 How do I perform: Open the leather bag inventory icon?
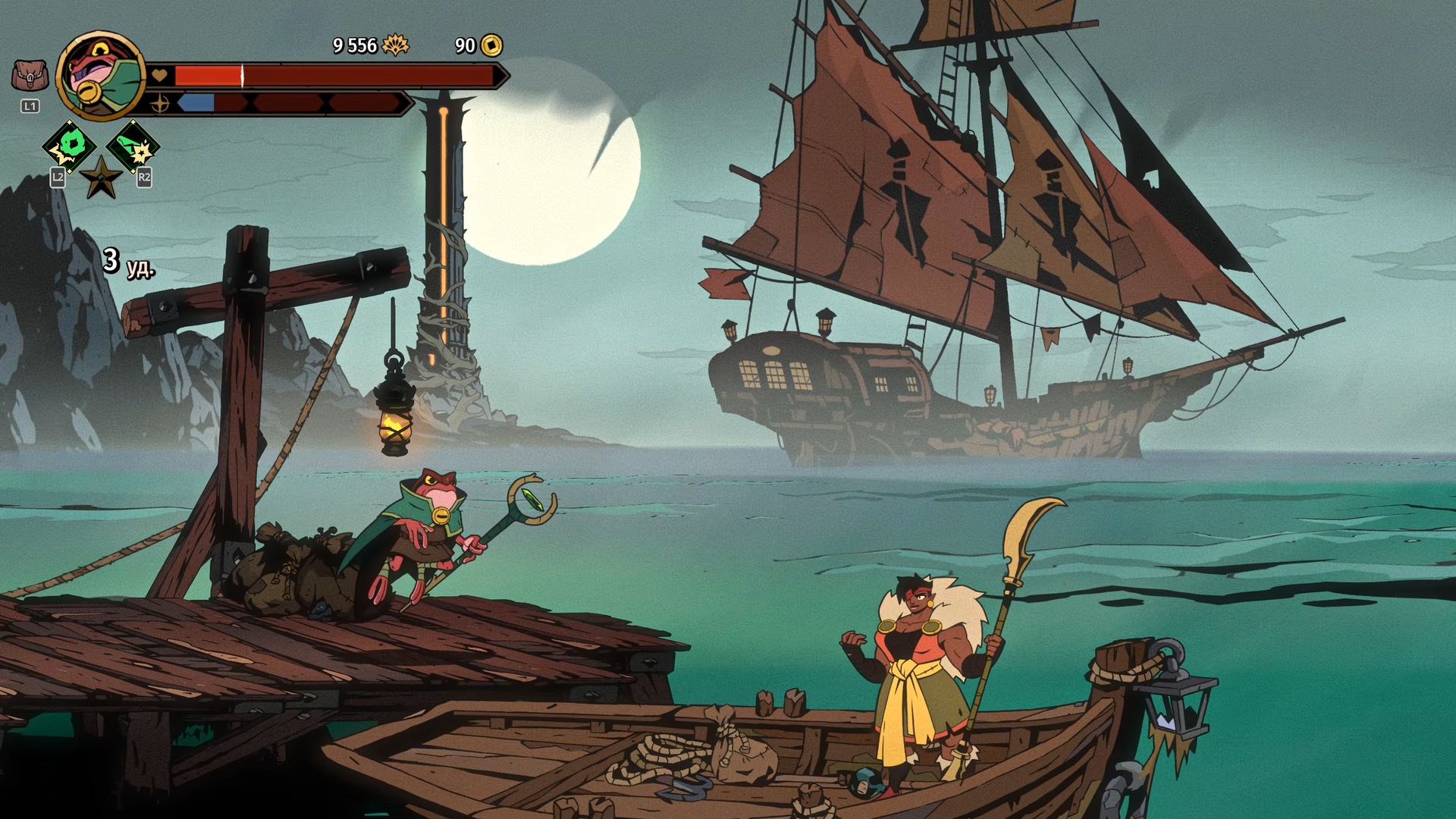click(30, 76)
